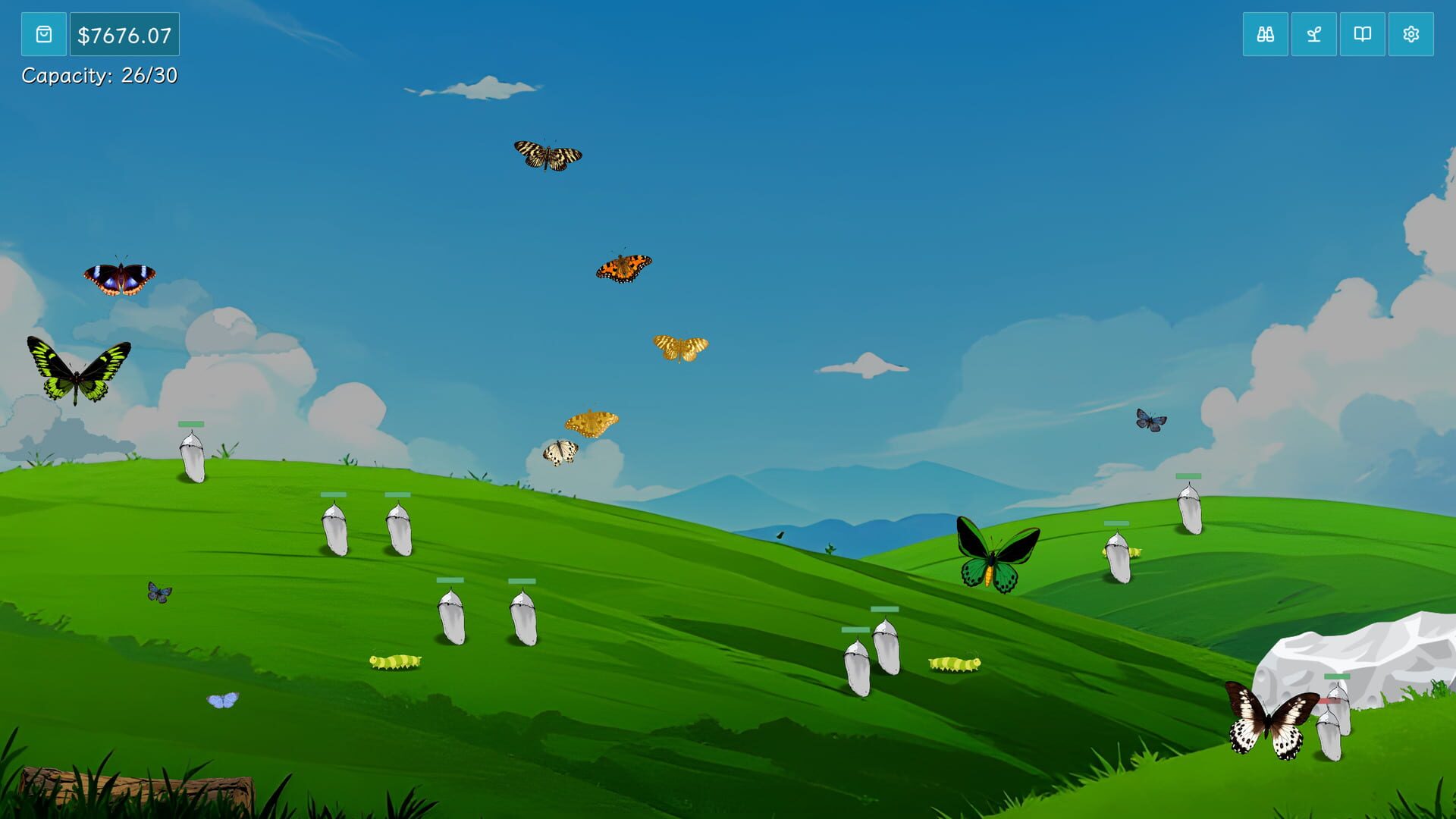Open the seedling plant menu icon
The image size is (1456, 819).
(x=1313, y=33)
